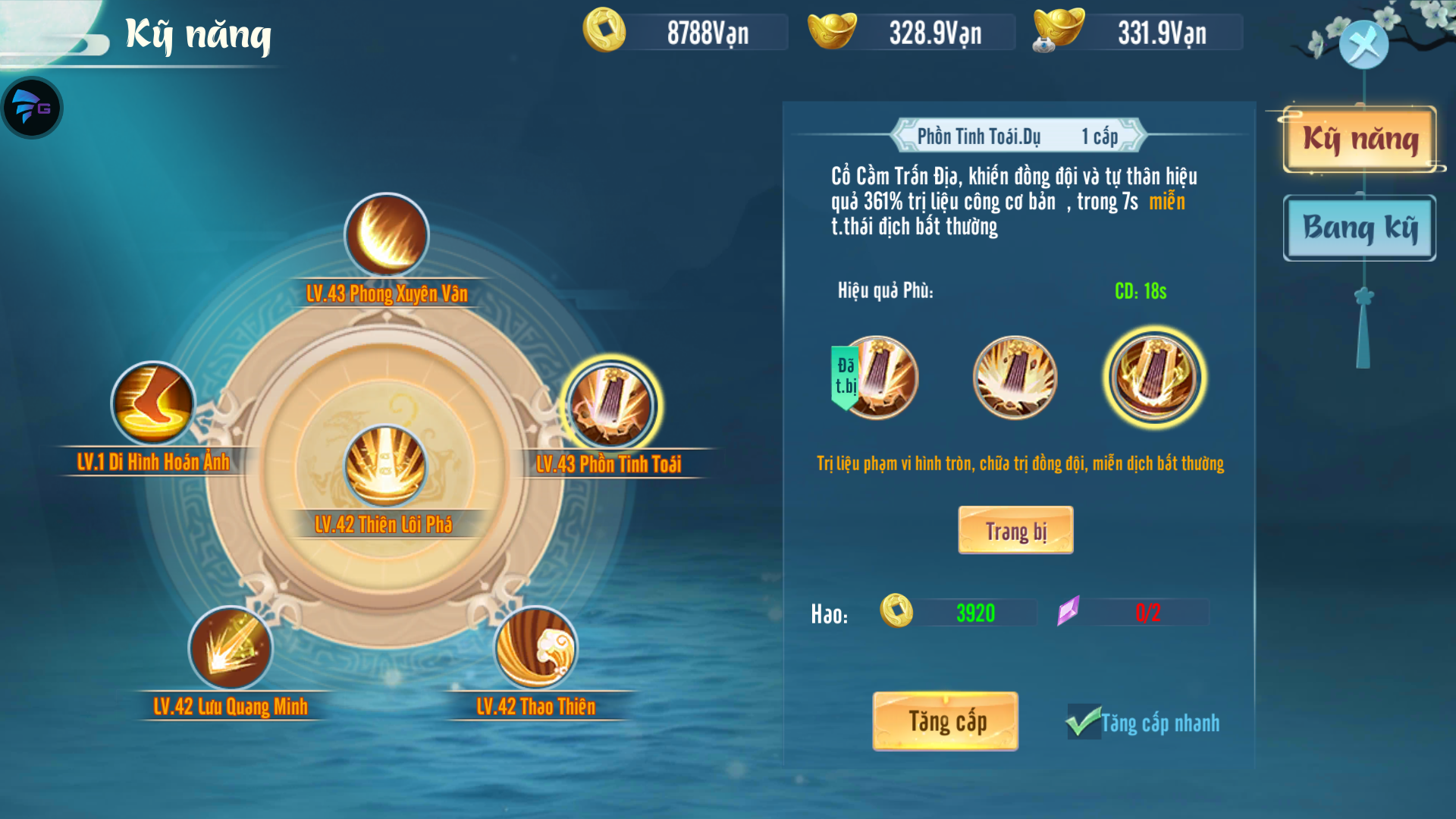This screenshot has height=819, width=1456.
Task: Select the Phong Xuyên Vân skill icon
Action: (x=387, y=236)
